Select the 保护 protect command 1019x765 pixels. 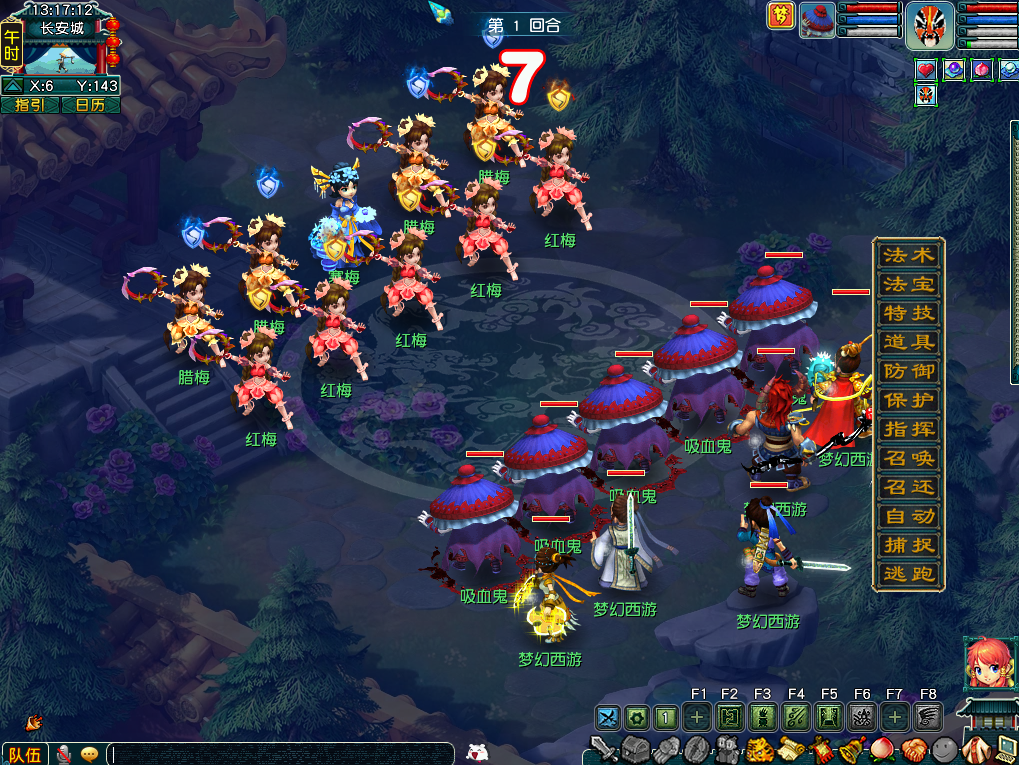pos(908,400)
